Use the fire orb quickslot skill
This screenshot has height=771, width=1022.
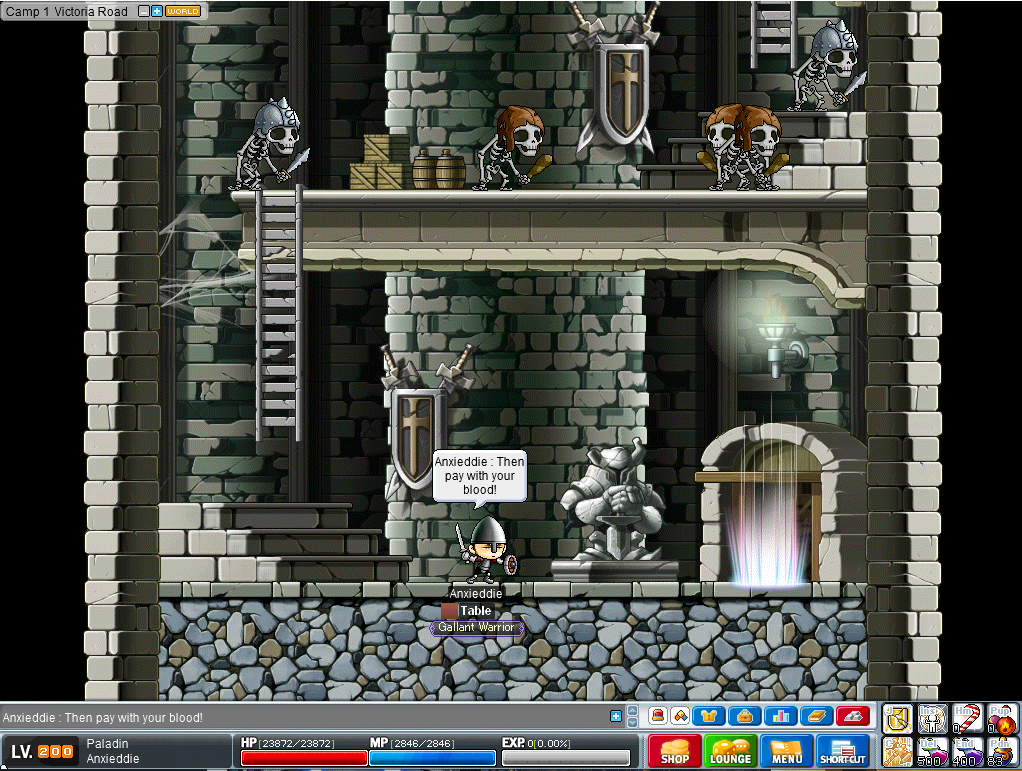pyautogui.click(x=1002, y=719)
